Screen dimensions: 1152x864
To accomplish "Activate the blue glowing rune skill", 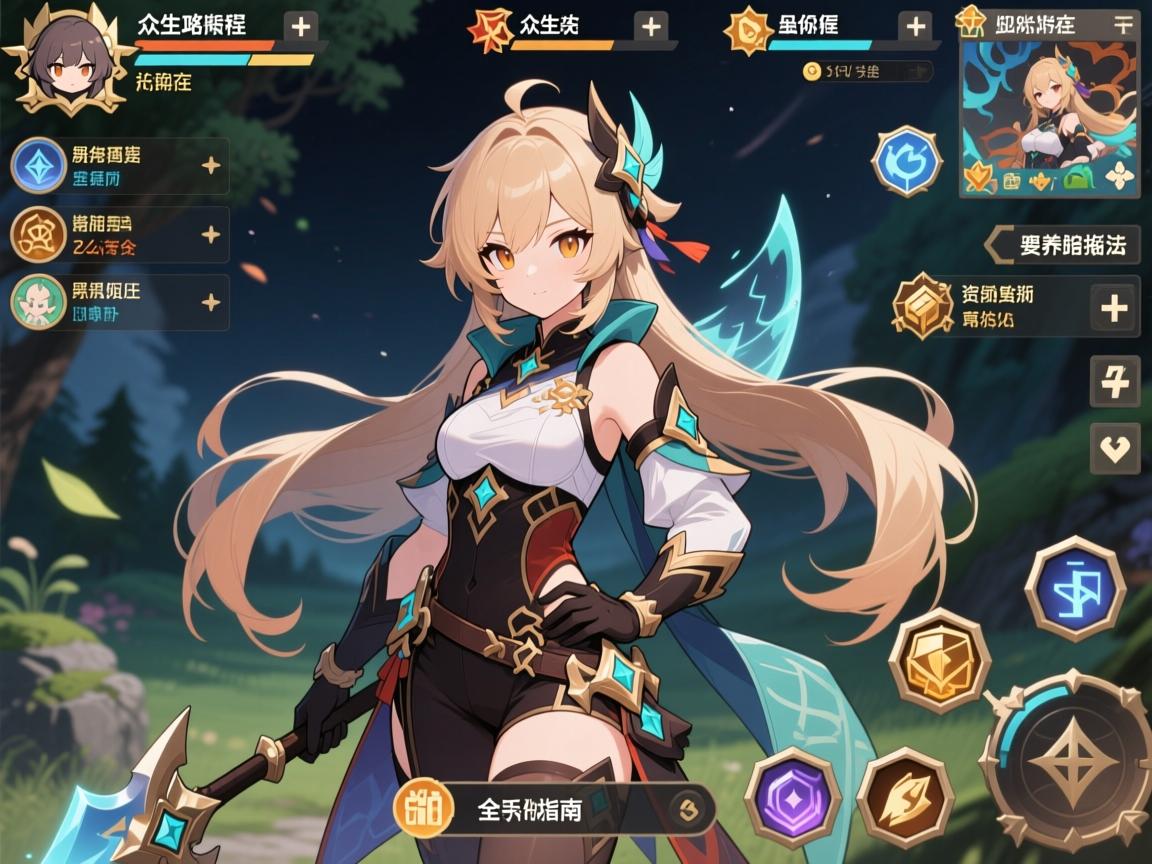I will coord(1076,588).
